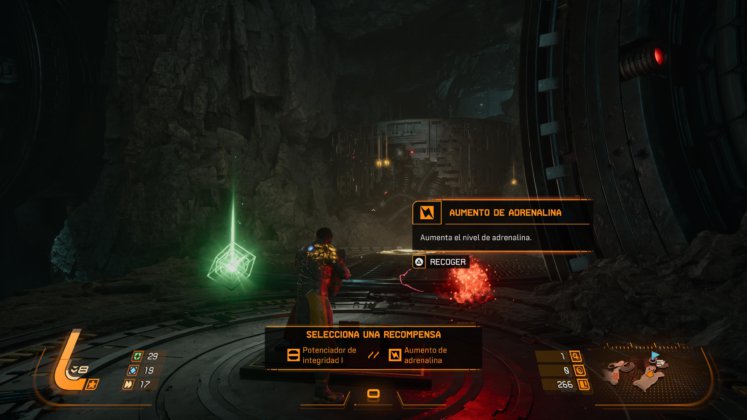Click the Aumento de adrenalina tooltip header
Image resolution: width=747 pixels, height=420 pixels.
[x=502, y=213]
